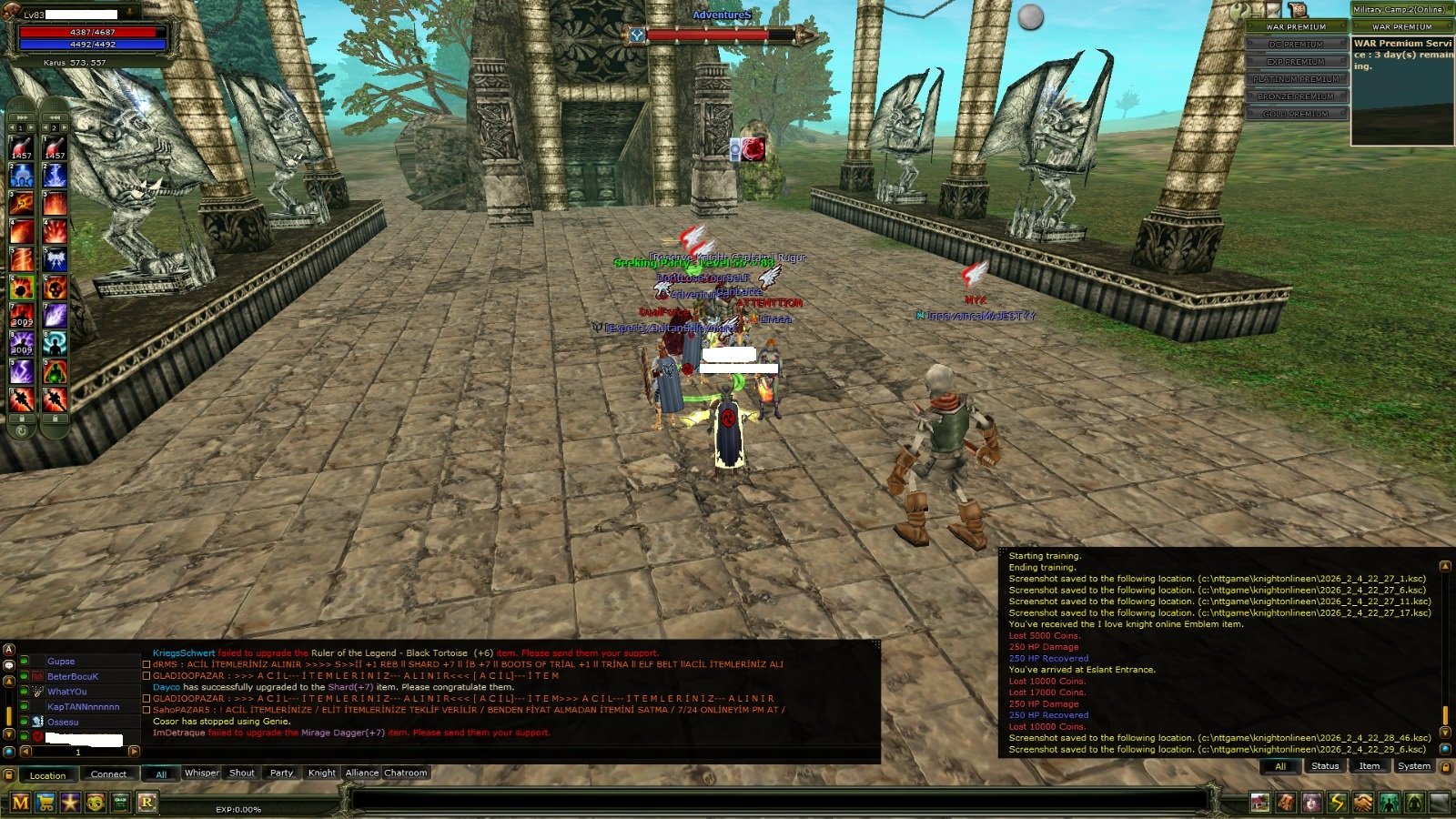Click the scroll-up arrow on system message panel
The width and height of the screenshot is (1456, 819).
click(x=1444, y=565)
